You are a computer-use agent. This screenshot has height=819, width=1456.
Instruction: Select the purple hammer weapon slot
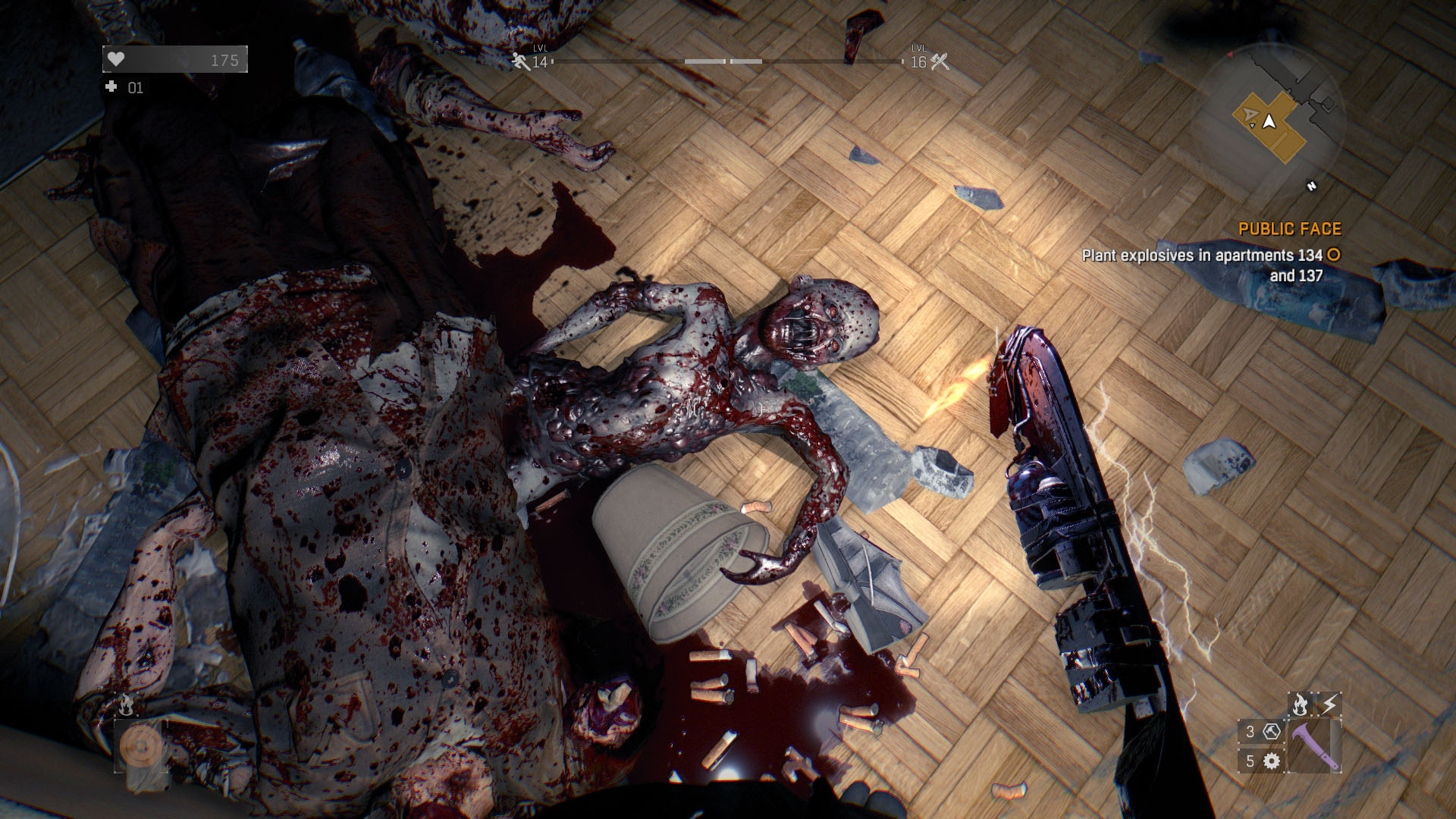coord(1315,746)
